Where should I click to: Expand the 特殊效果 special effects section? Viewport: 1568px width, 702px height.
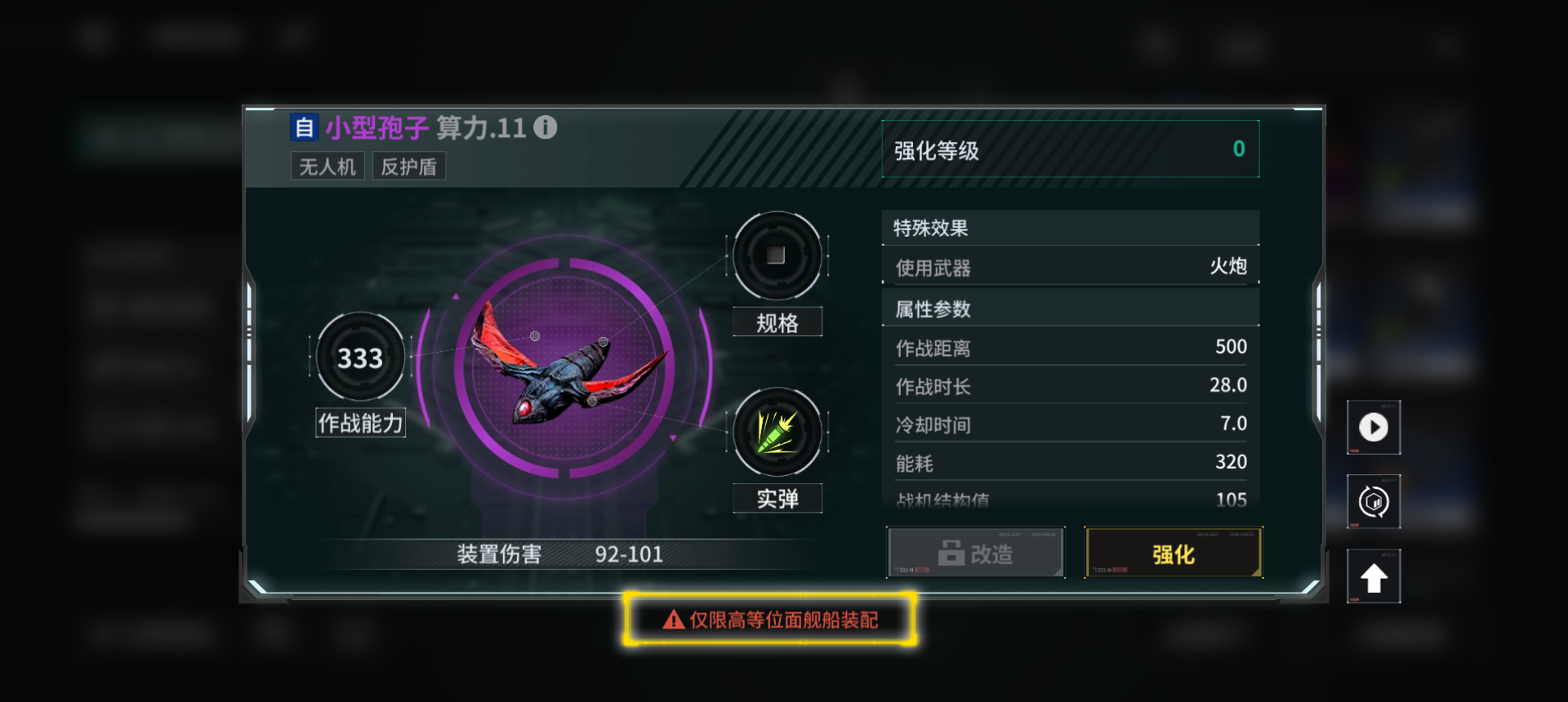1070,228
